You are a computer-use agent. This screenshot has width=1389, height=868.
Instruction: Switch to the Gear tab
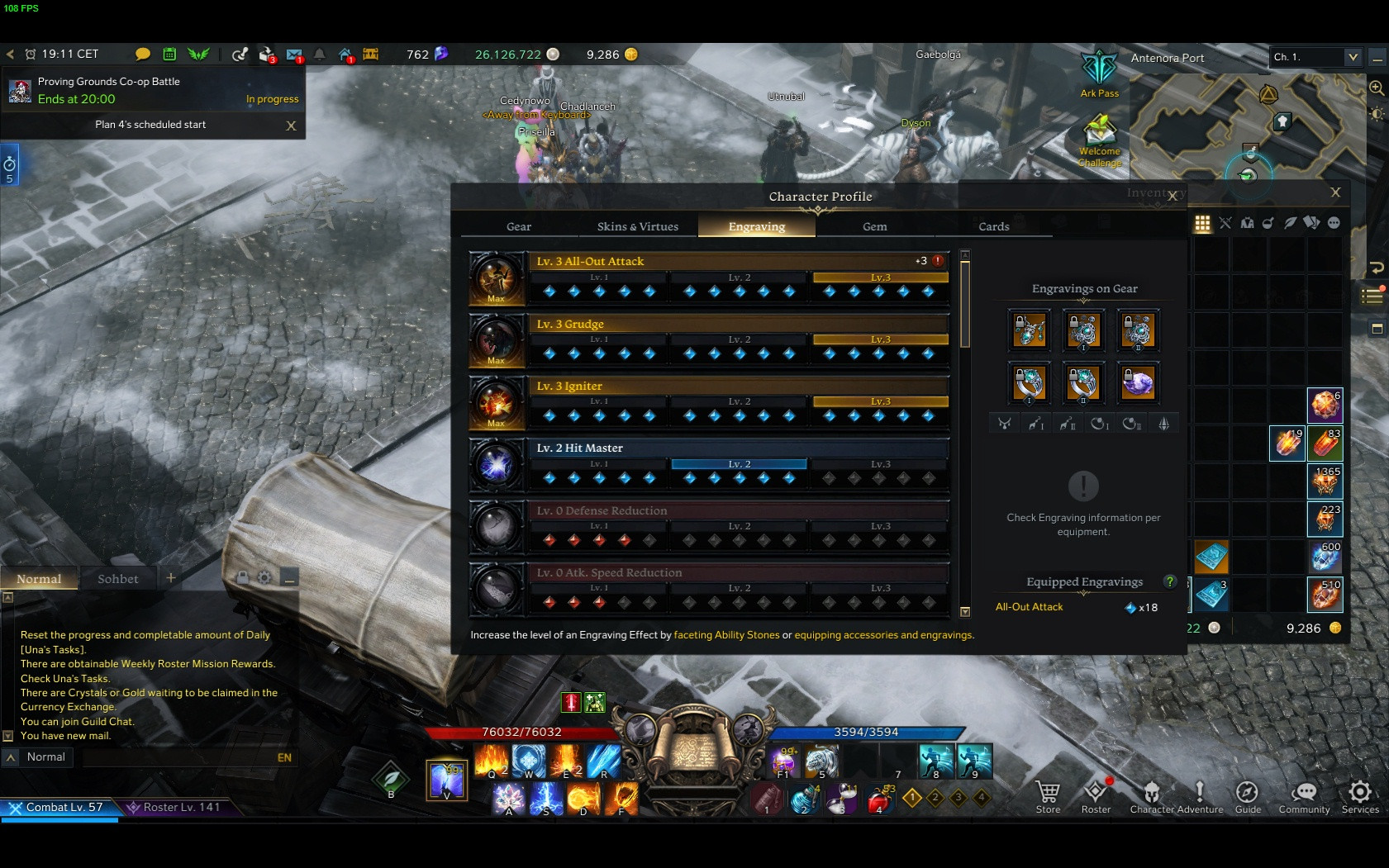pos(519,226)
